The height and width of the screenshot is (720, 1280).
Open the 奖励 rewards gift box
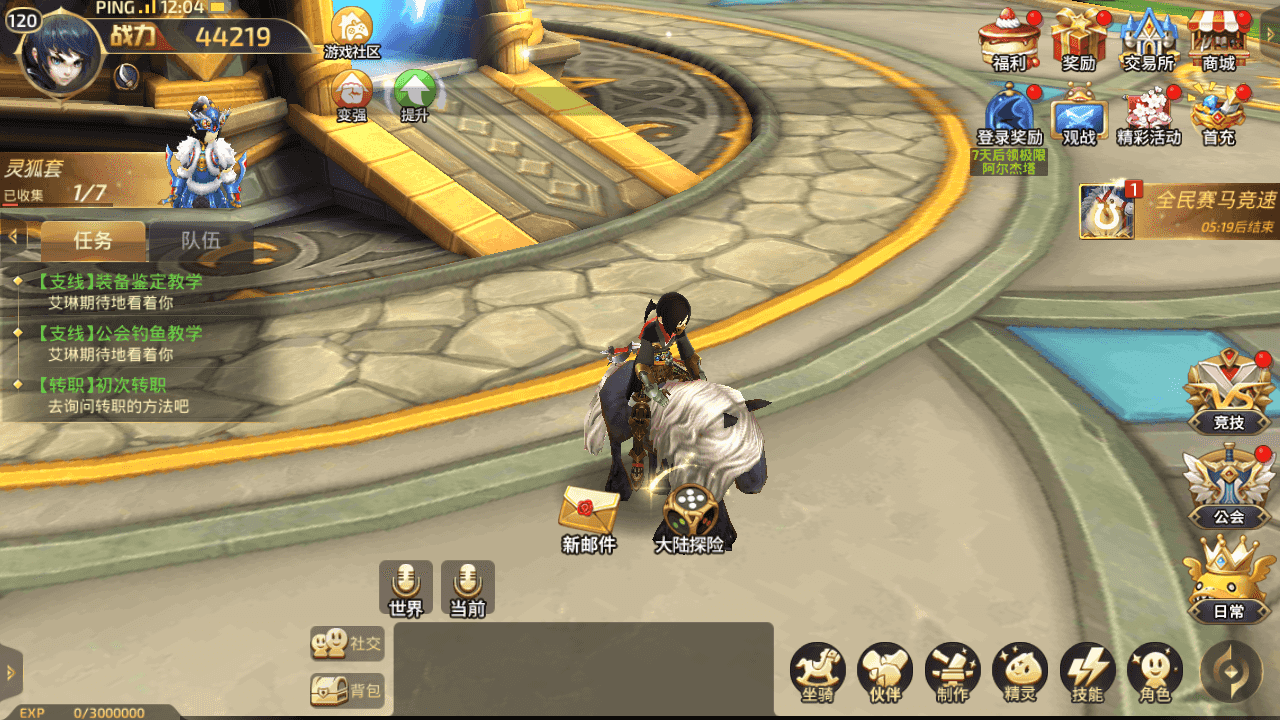1079,38
